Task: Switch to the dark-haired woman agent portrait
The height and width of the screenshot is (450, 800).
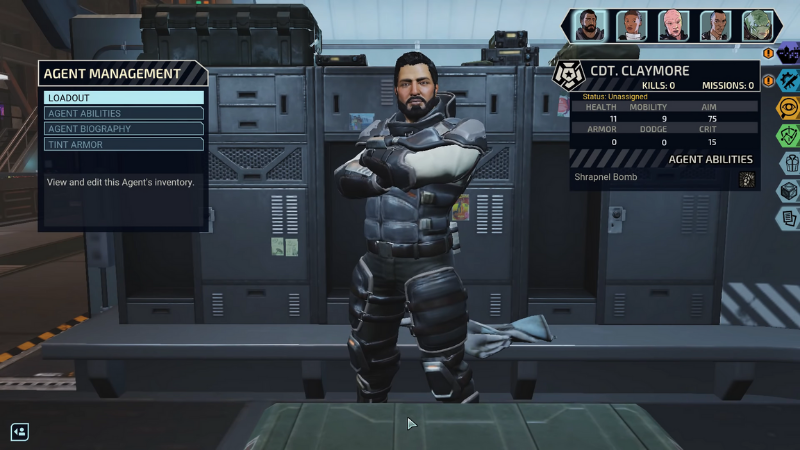Action: pos(631,25)
